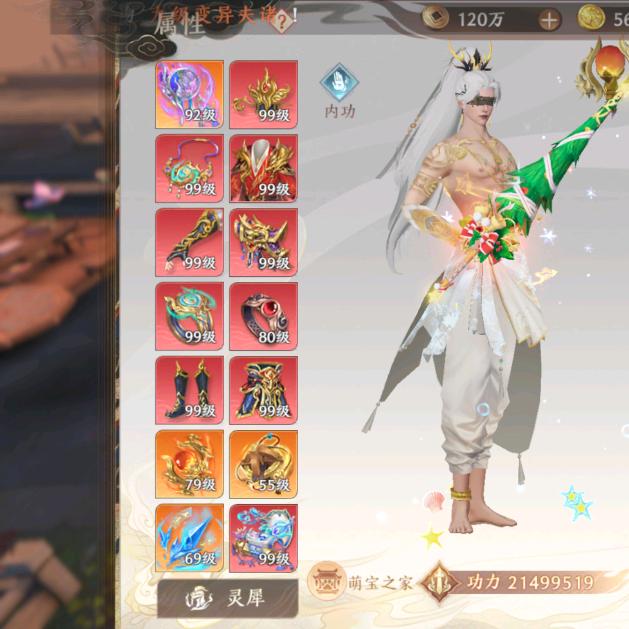Choose the golden shoulder armor slot
The height and width of the screenshot is (629, 629).
click(x=263, y=242)
